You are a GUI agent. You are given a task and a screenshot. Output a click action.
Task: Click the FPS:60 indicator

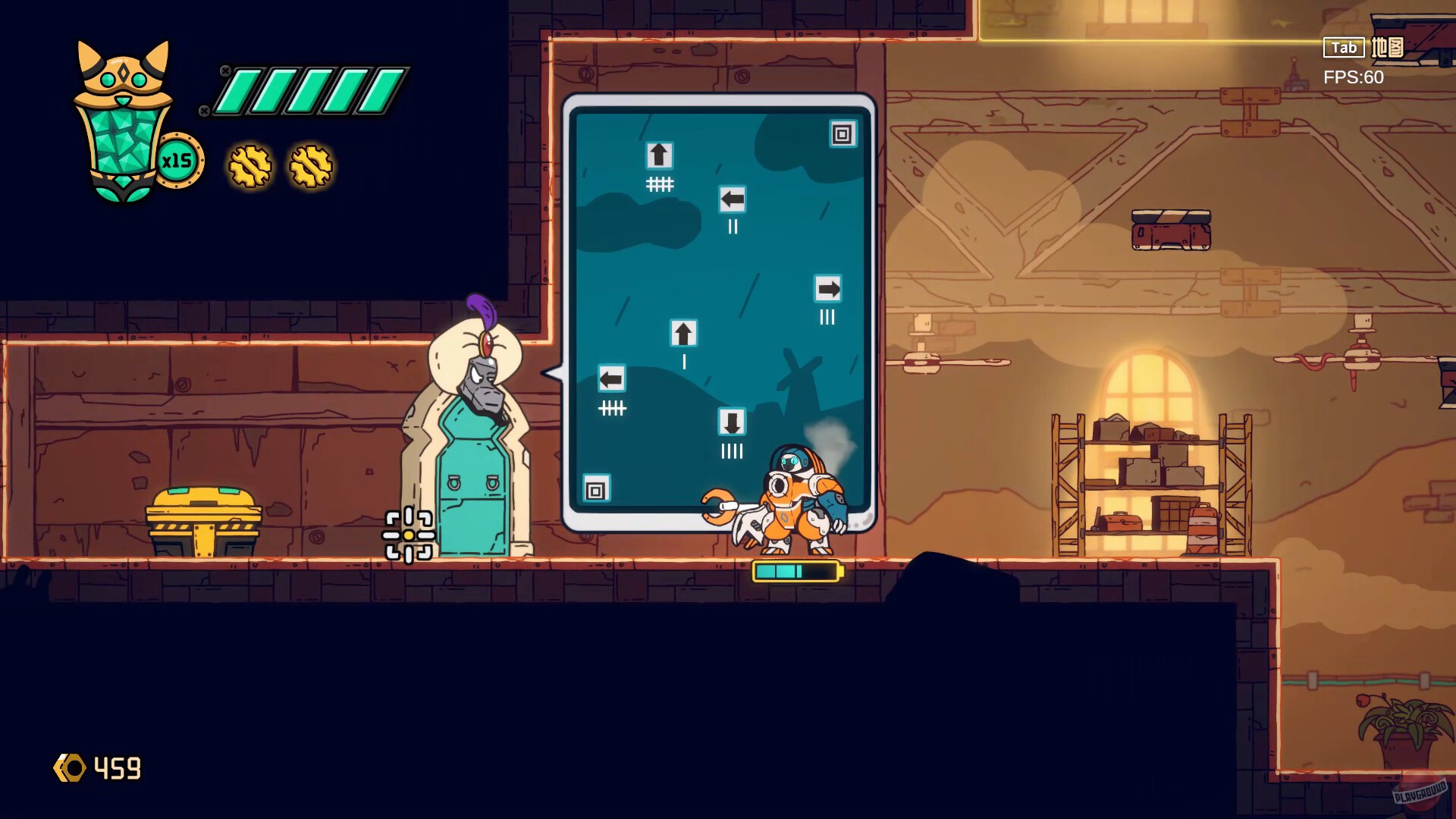(1354, 77)
